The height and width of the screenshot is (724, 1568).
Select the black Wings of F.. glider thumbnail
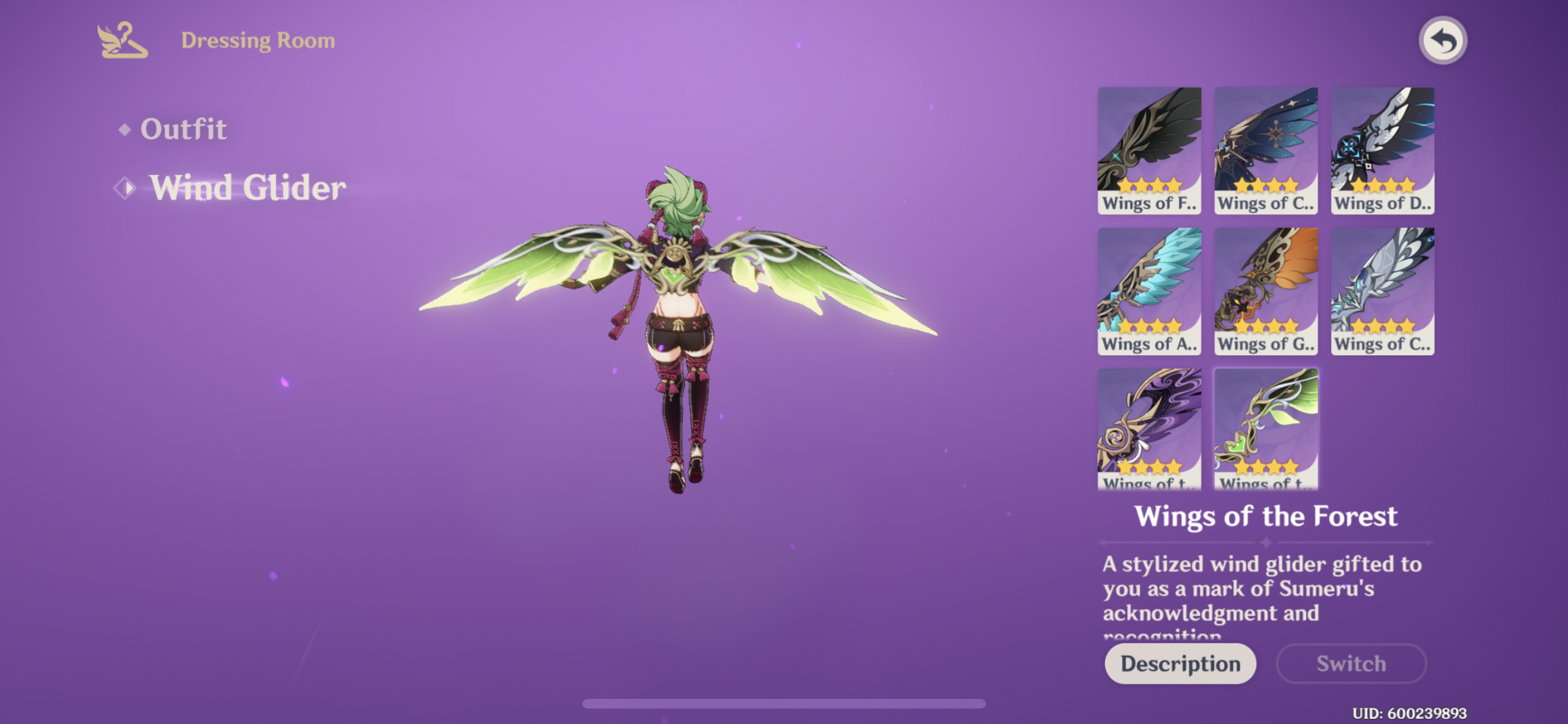coord(1150,149)
